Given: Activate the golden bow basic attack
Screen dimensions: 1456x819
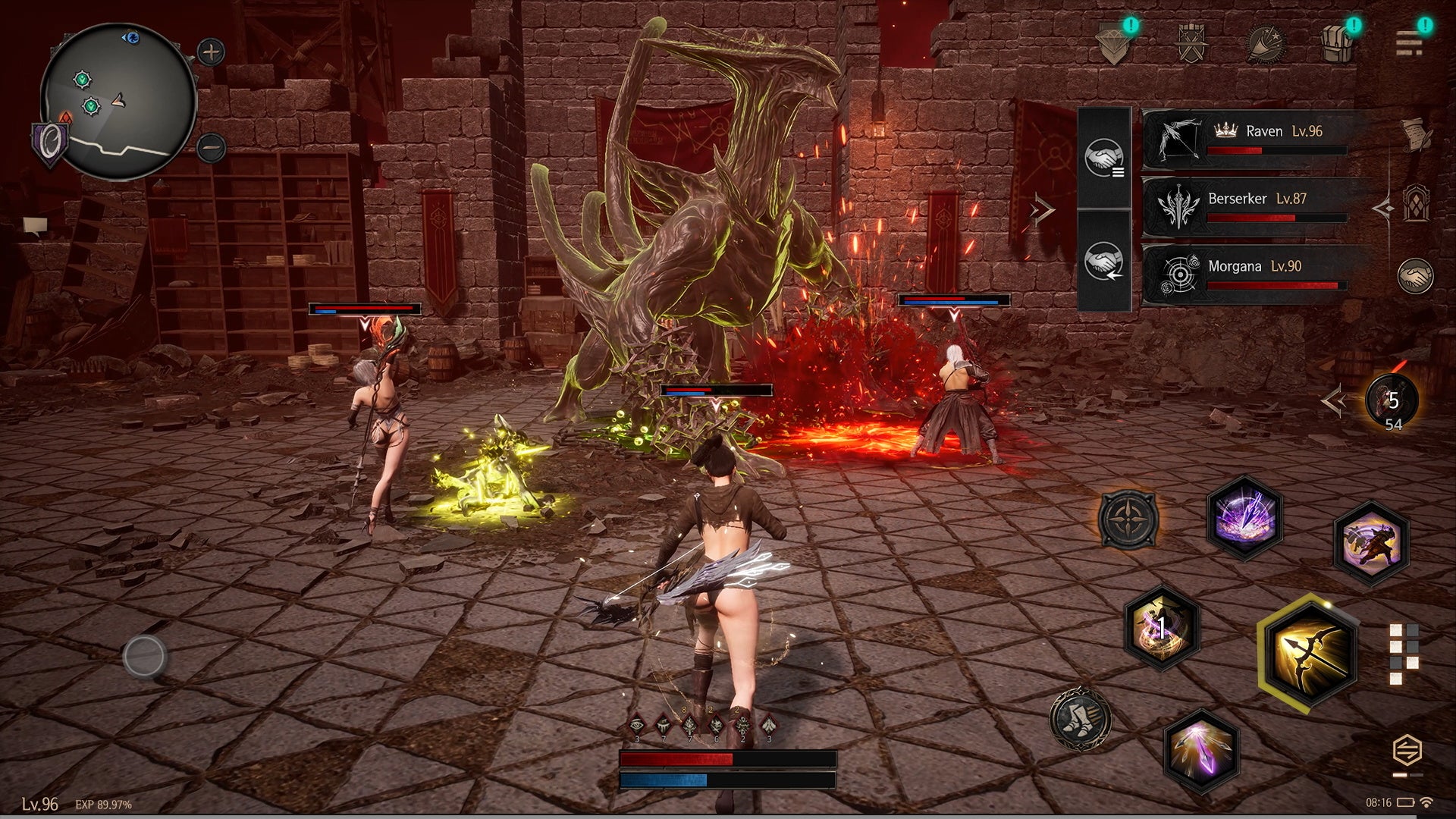Looking at the screenshot, I should coord(1307,653).
